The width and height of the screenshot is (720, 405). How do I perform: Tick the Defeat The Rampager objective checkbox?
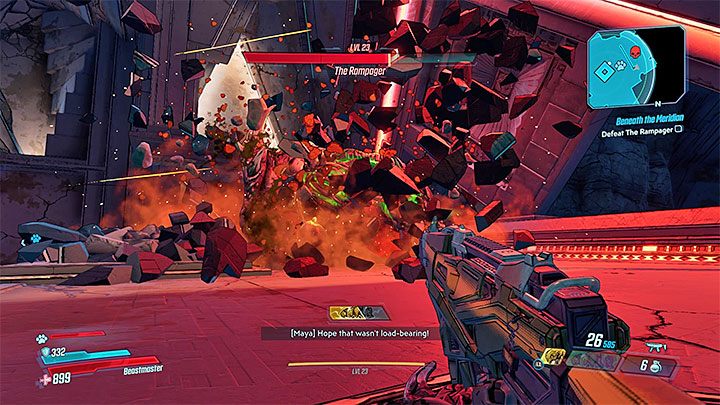pos(680,129)
